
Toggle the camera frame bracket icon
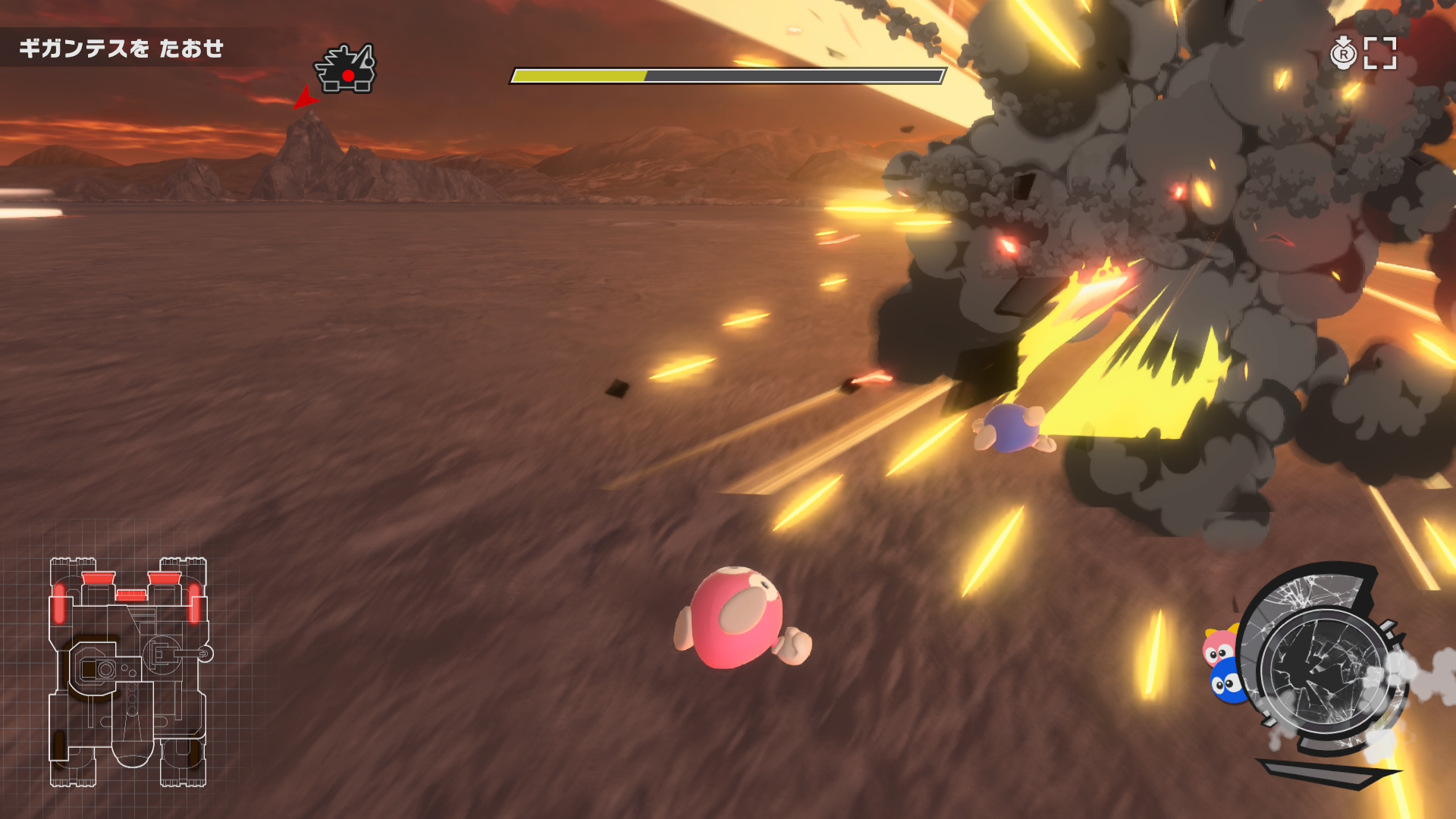click(1380, 53)
